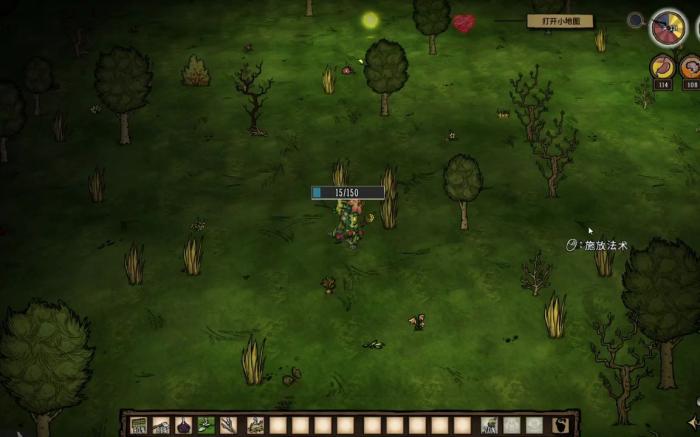Select the dark purple round item slot
Viewport: 700px width, 437px height.
[x=183, y=425]
